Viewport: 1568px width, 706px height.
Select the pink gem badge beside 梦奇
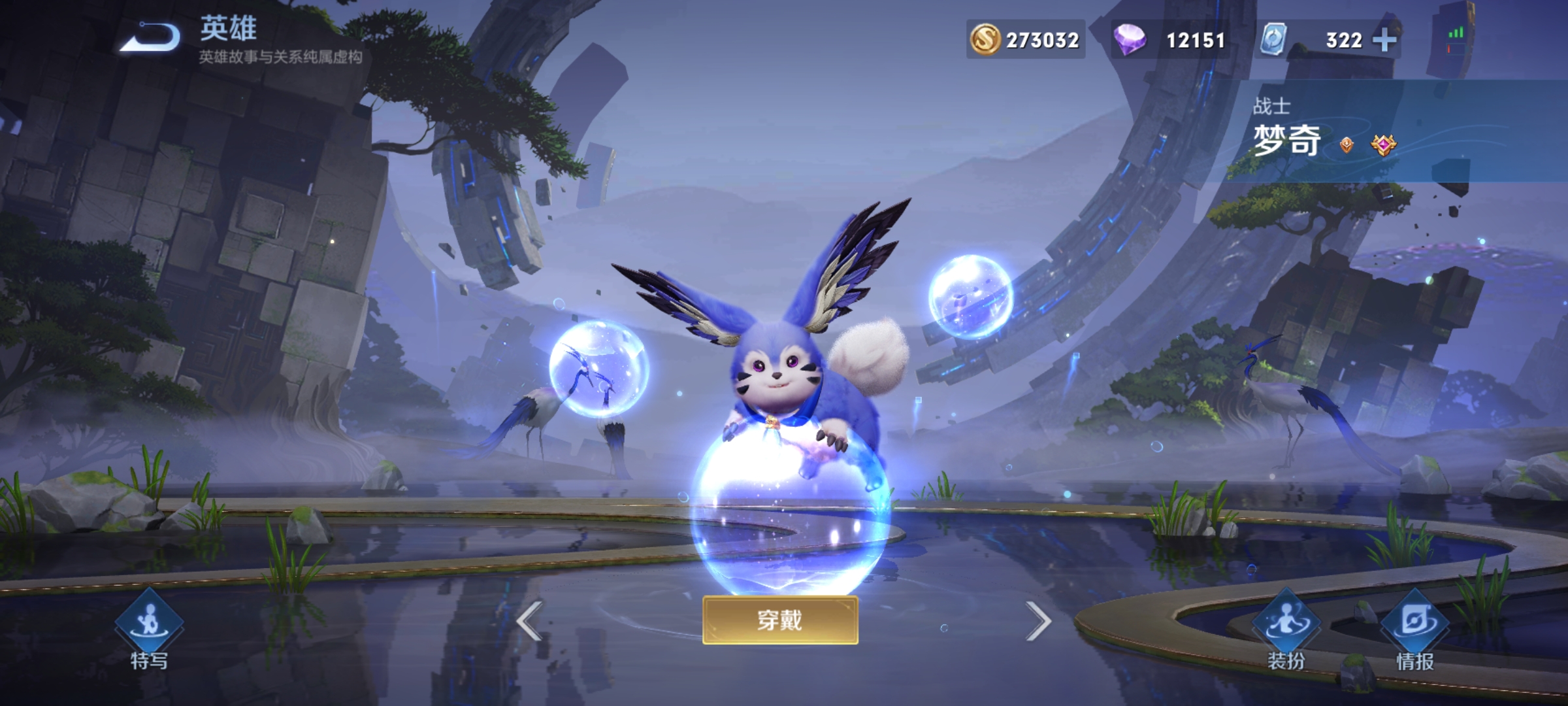tap(1383, 144)
